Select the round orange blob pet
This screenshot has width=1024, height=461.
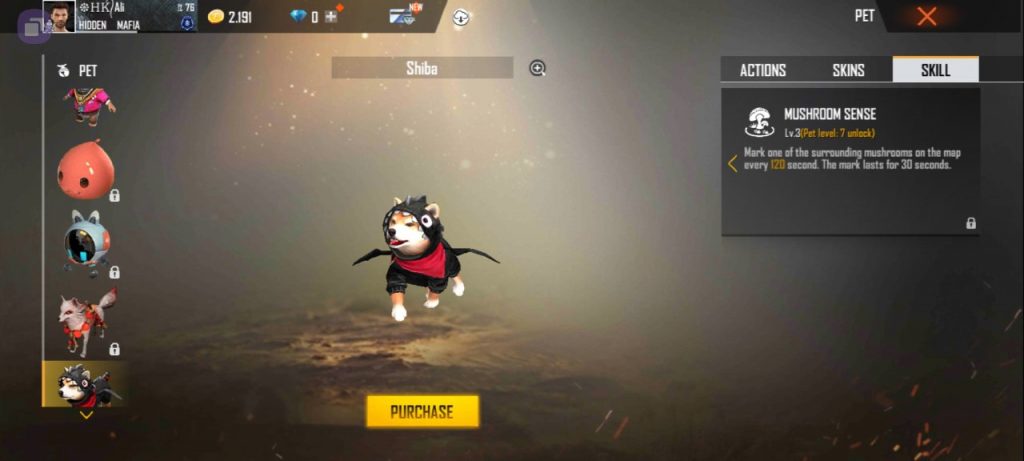(x=84, y=169)
